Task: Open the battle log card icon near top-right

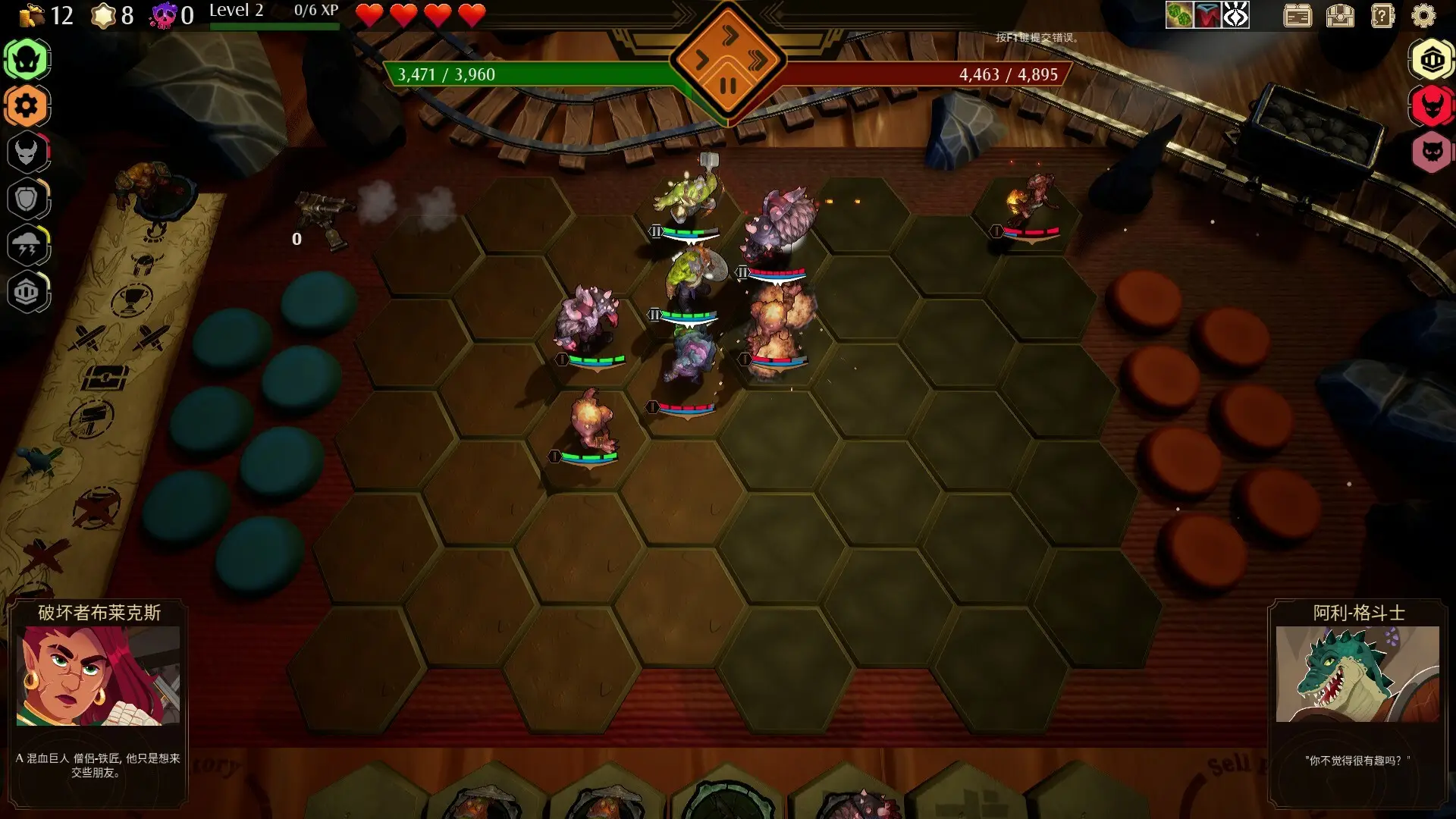Action: click(x=1298, y=15)
